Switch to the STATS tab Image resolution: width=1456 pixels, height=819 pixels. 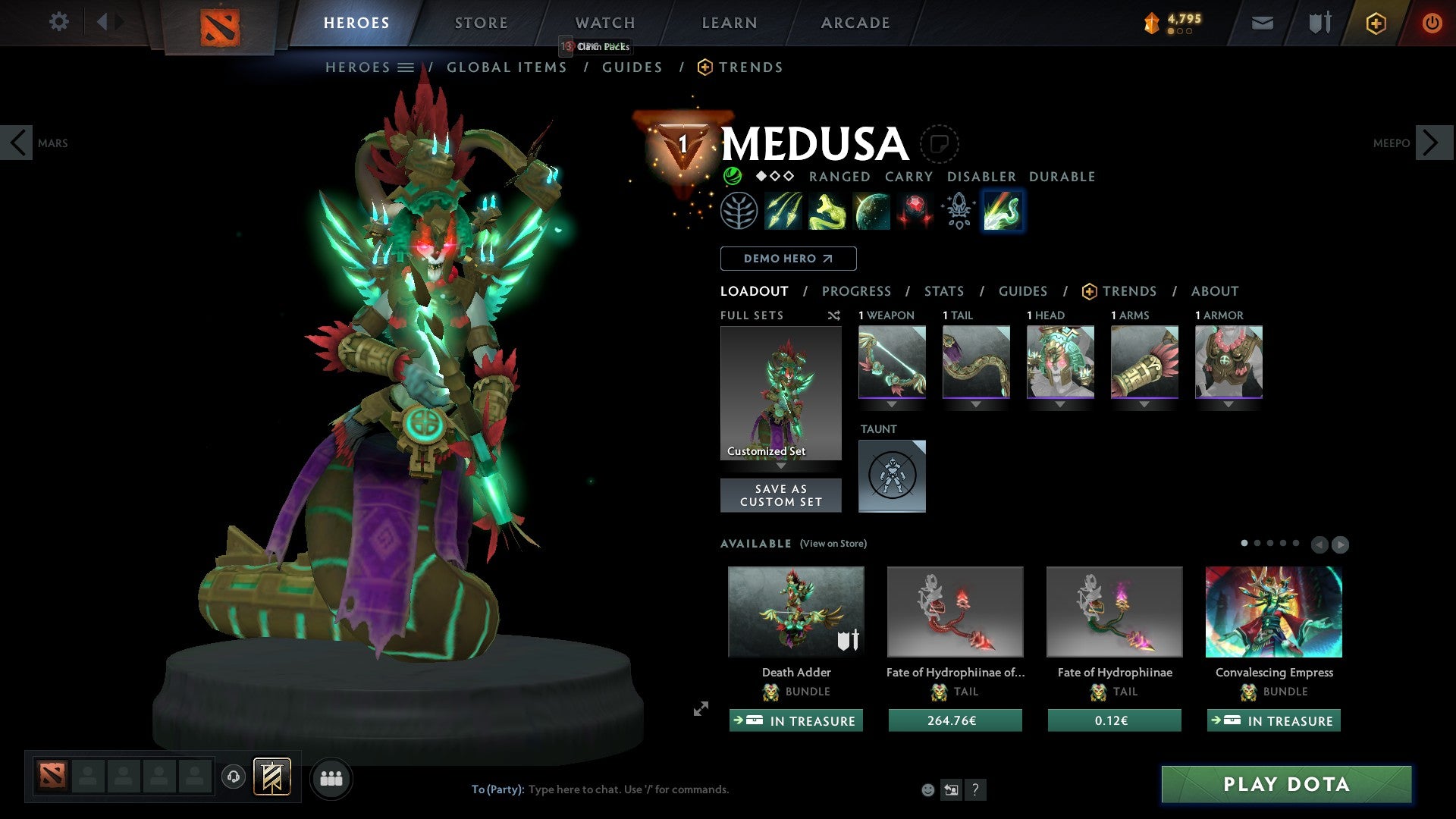tap(944, 291)
